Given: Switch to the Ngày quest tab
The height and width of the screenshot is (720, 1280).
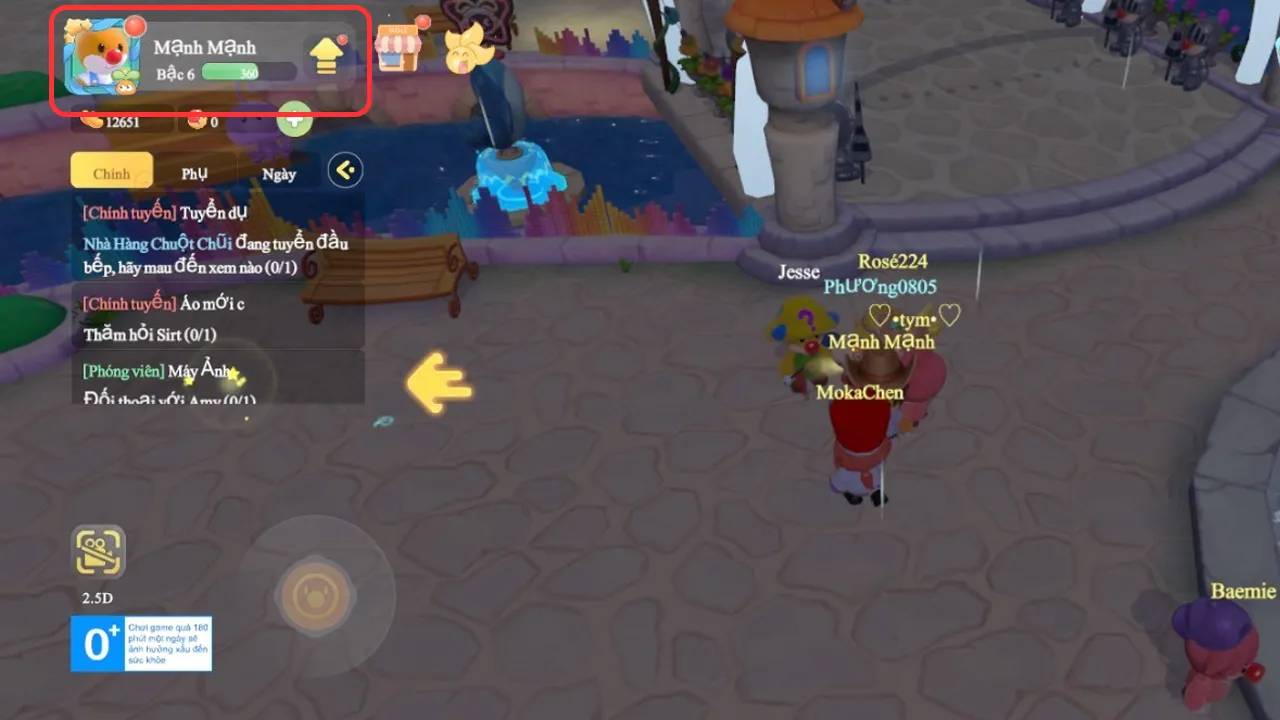Looking at the screenshot, I should click(279, 173).
